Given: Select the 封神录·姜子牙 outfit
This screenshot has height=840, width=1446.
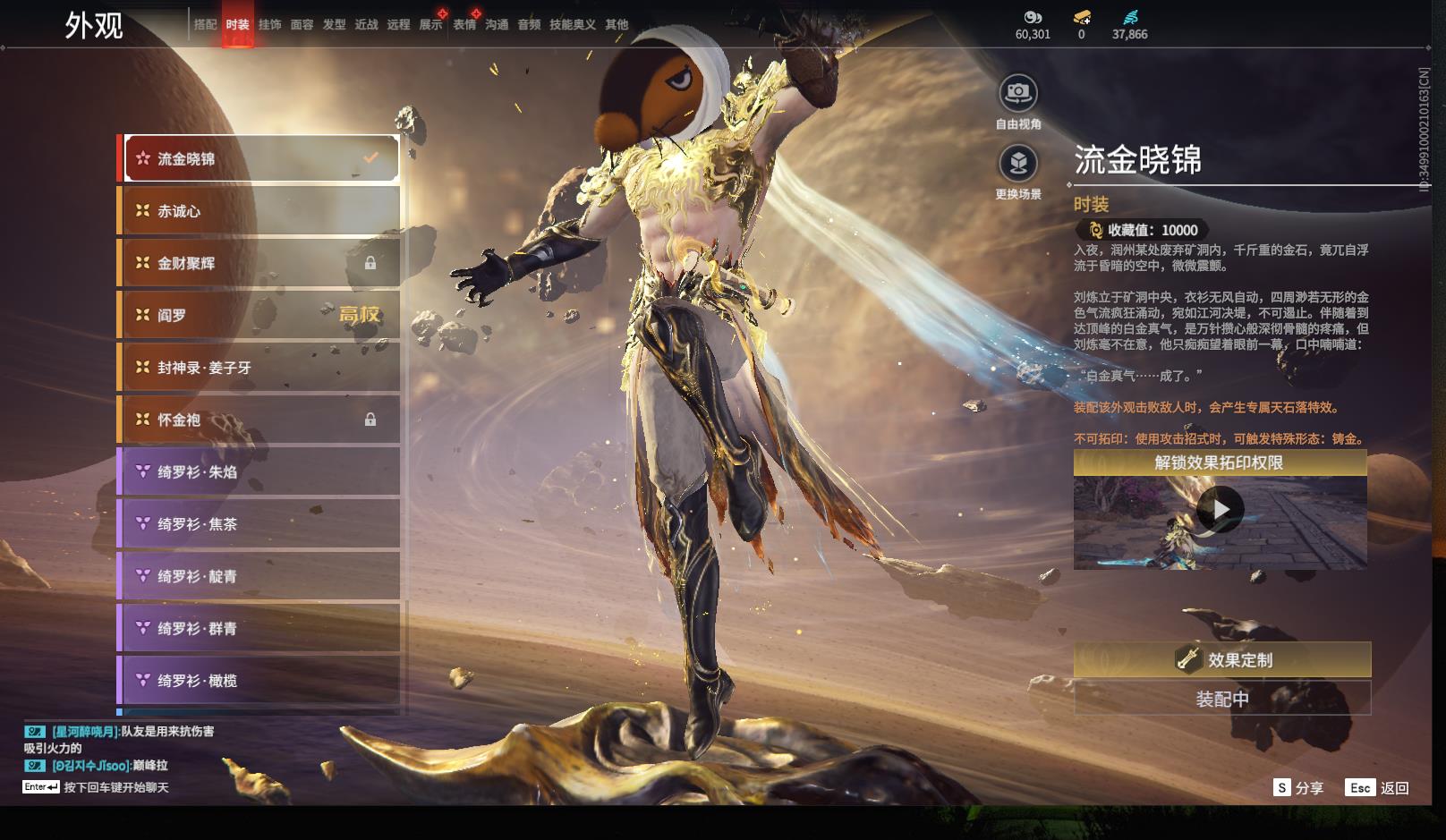Looking at the screenshot, I should [260, 368].
